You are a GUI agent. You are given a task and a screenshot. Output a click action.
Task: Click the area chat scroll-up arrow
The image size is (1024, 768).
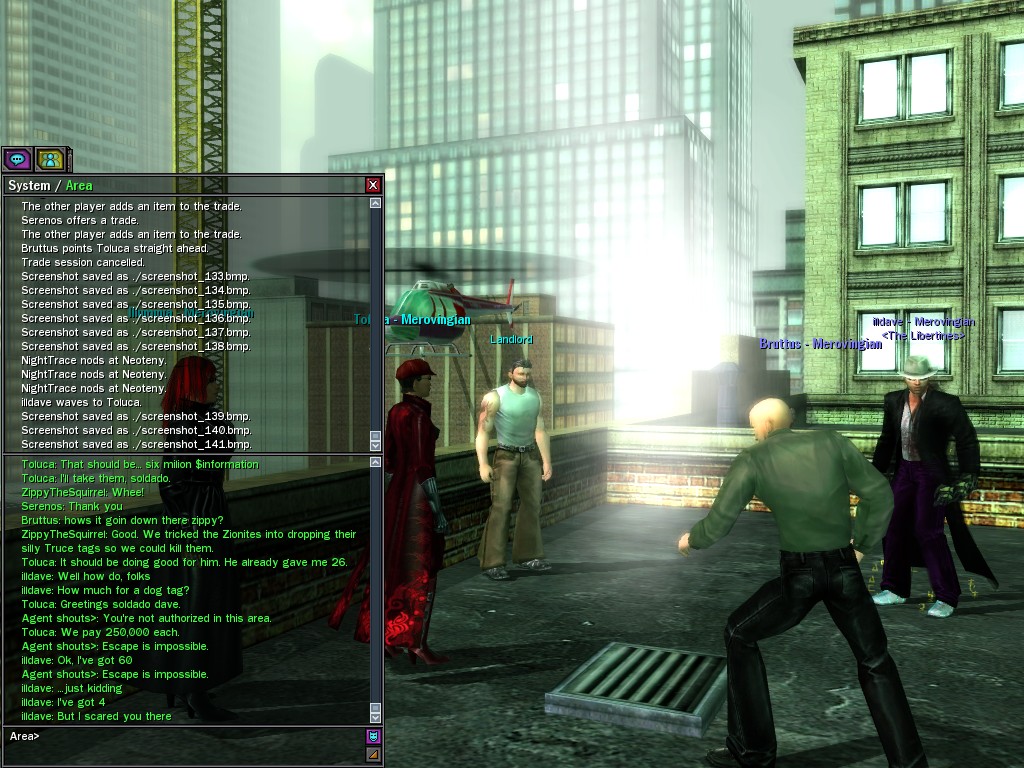[376, 462]
